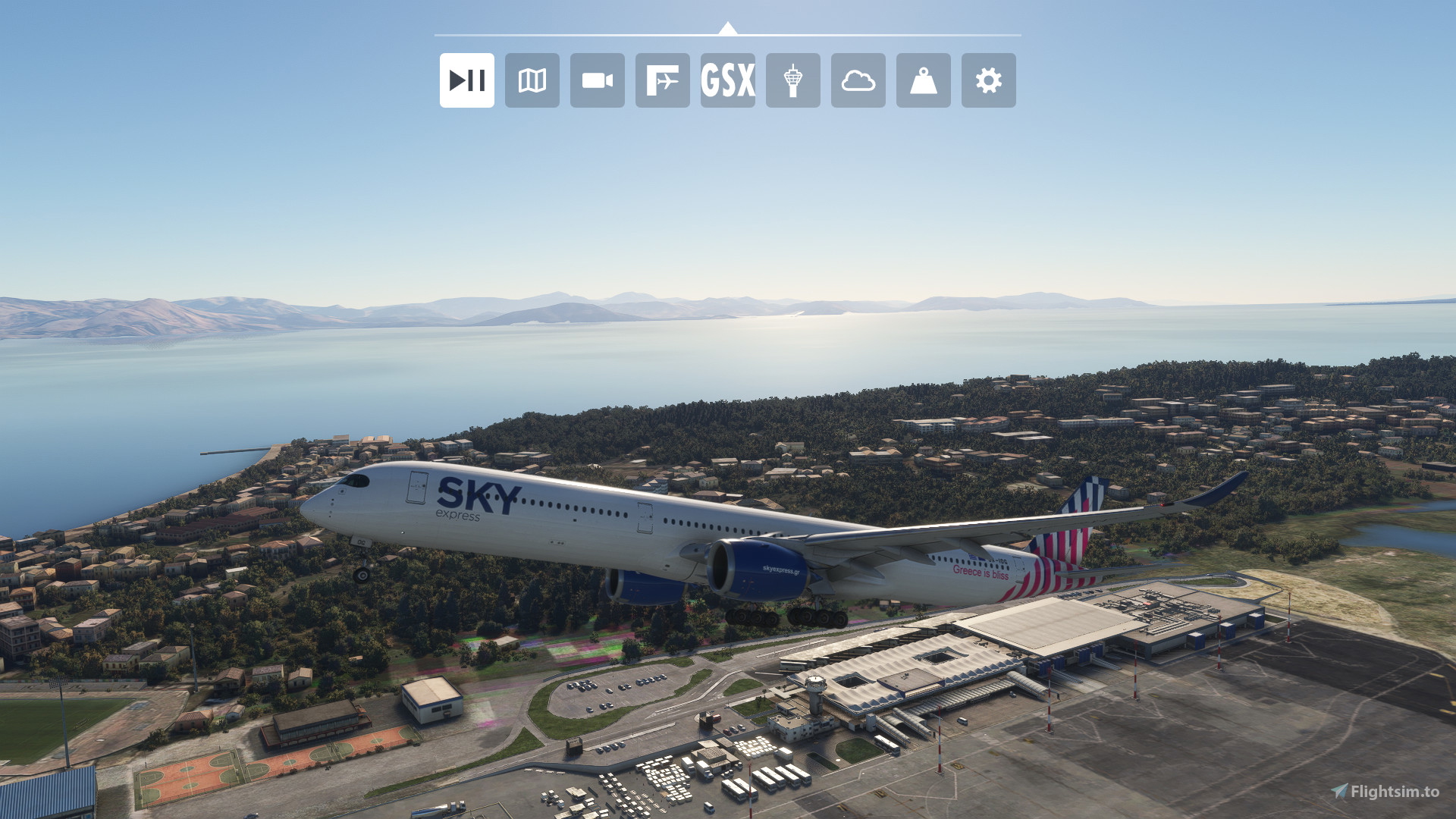Open the VFR map panel
The height and width of the screenshot is (819, 1456).
pos(532,80)
